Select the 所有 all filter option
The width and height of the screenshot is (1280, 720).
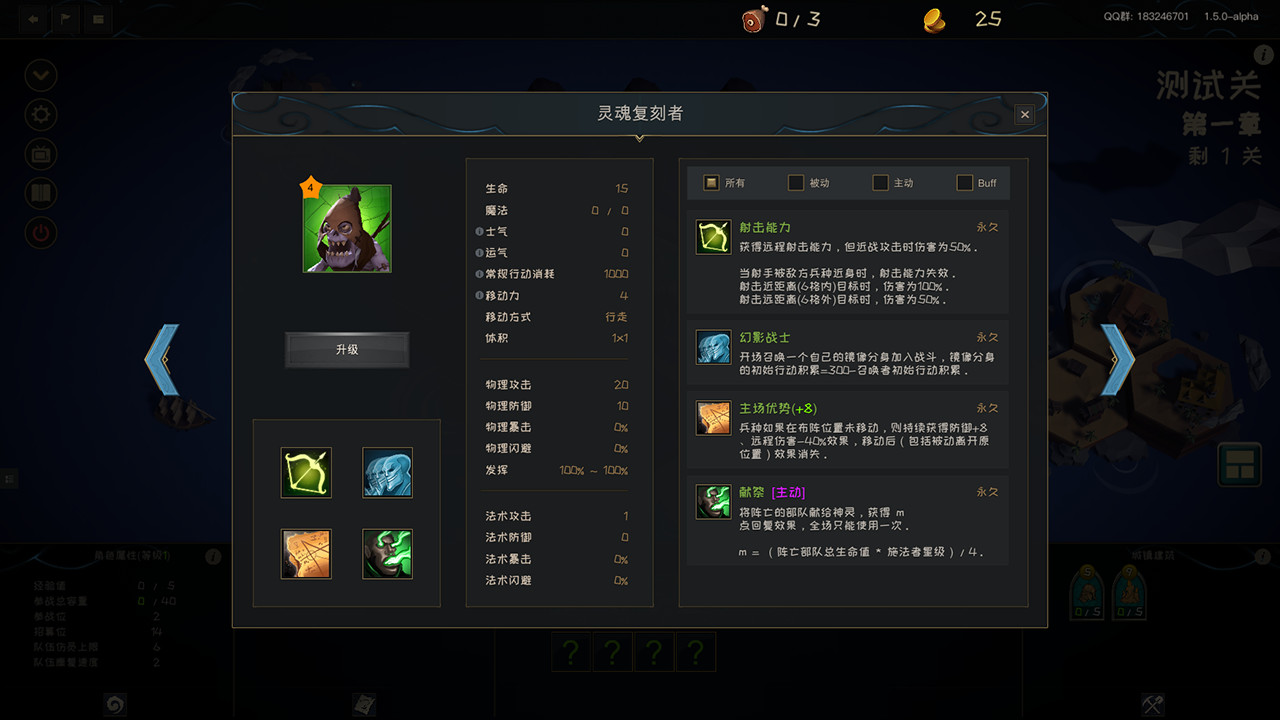[713, 182]
